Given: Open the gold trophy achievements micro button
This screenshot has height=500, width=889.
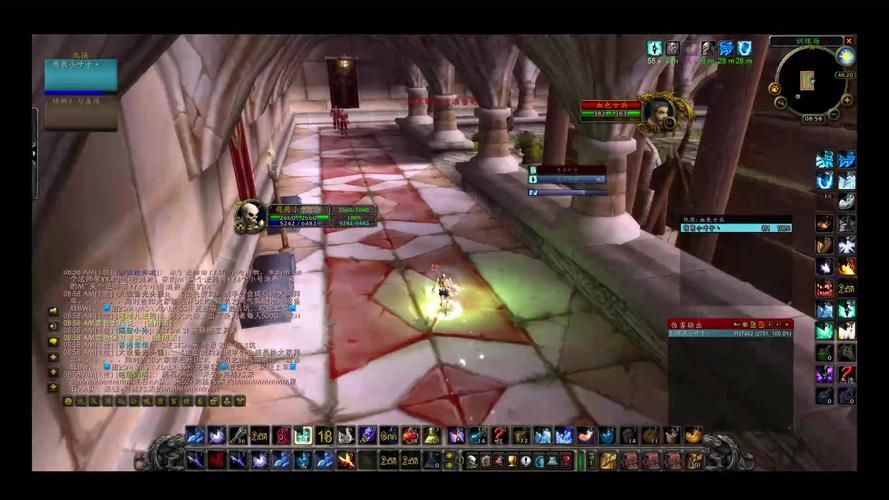Looking at the screenshot, I should [511, 460].
